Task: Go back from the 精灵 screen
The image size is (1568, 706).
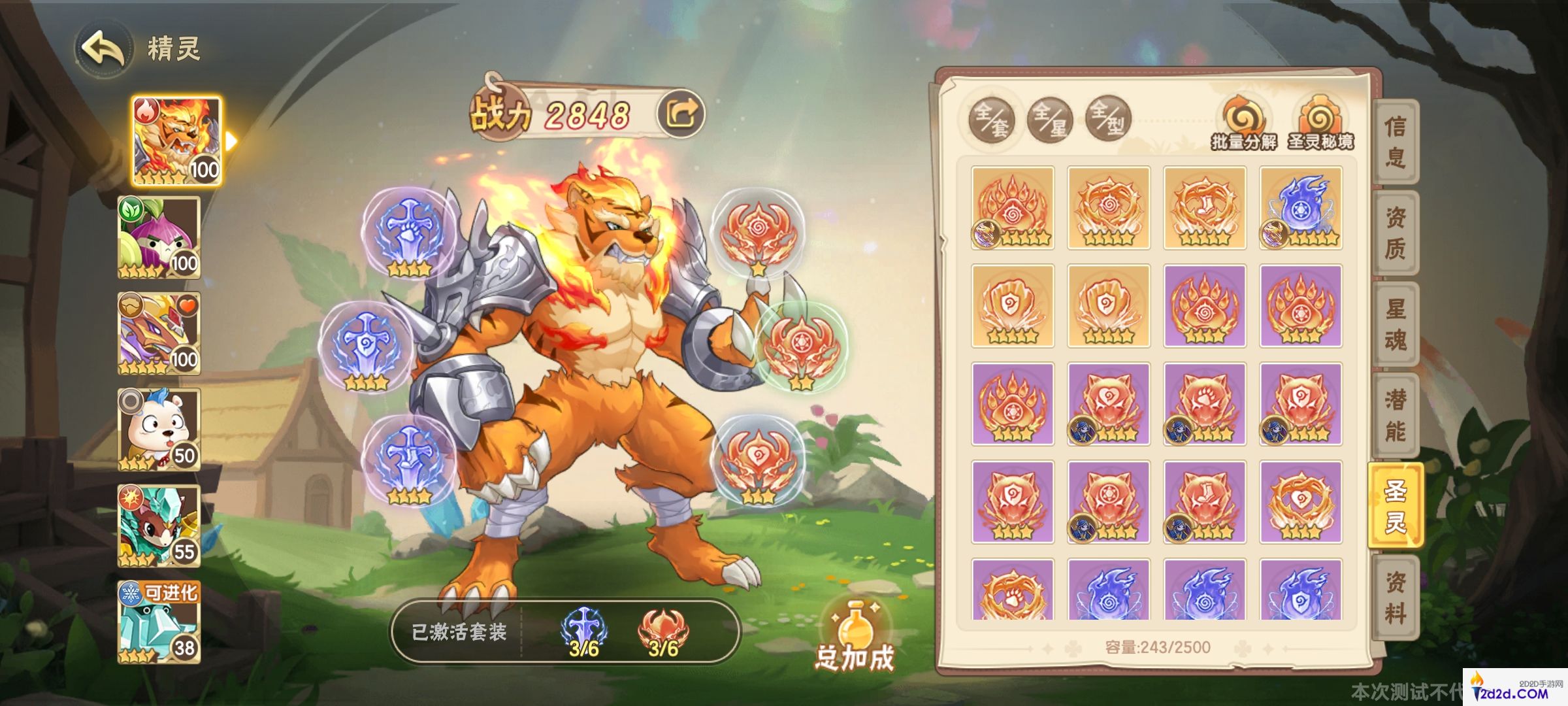Action: (x=103, y=49)
